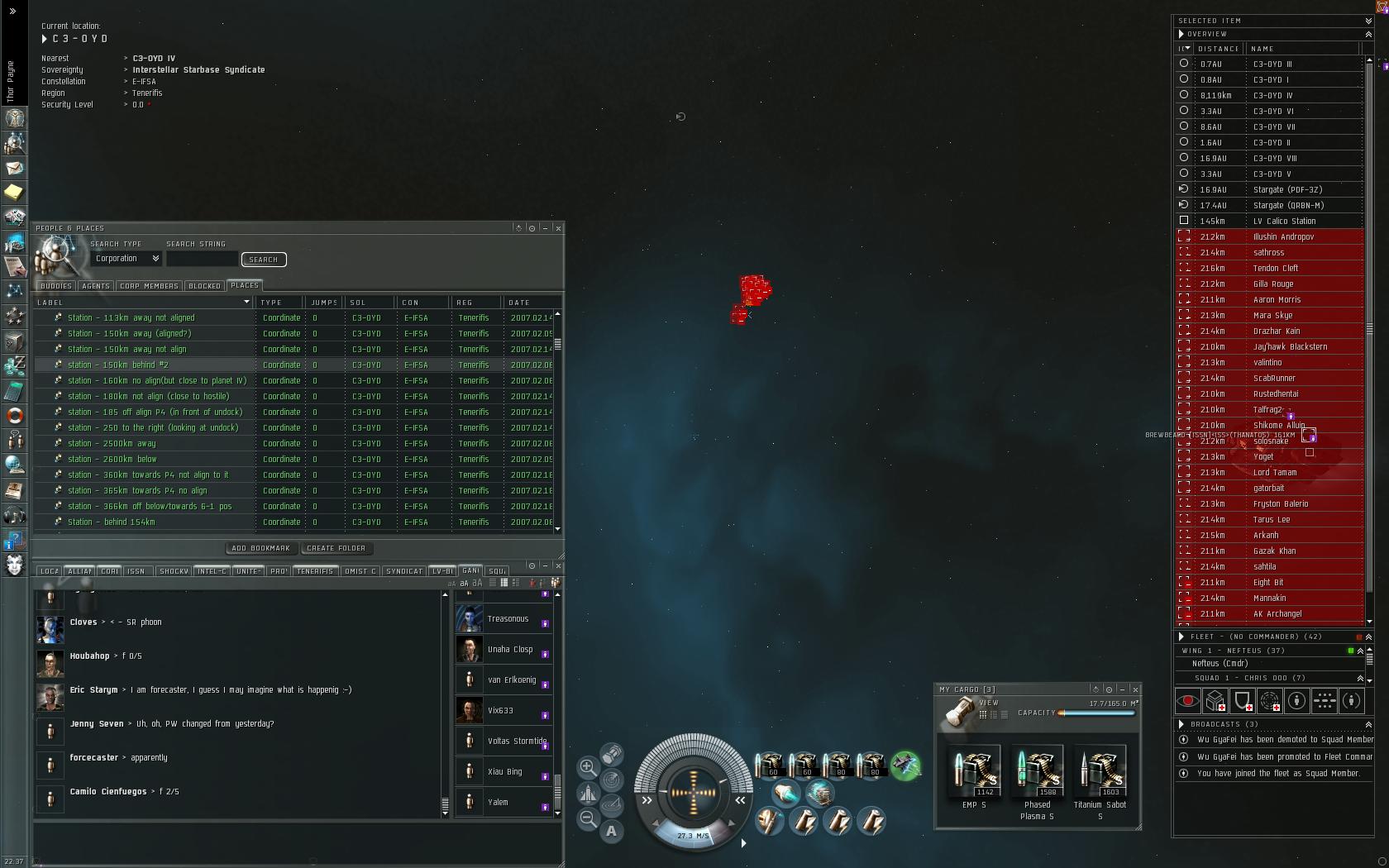Click the Search button in People & Places
The height and width of the screenshot is (868, 1389).
point(264,260)
